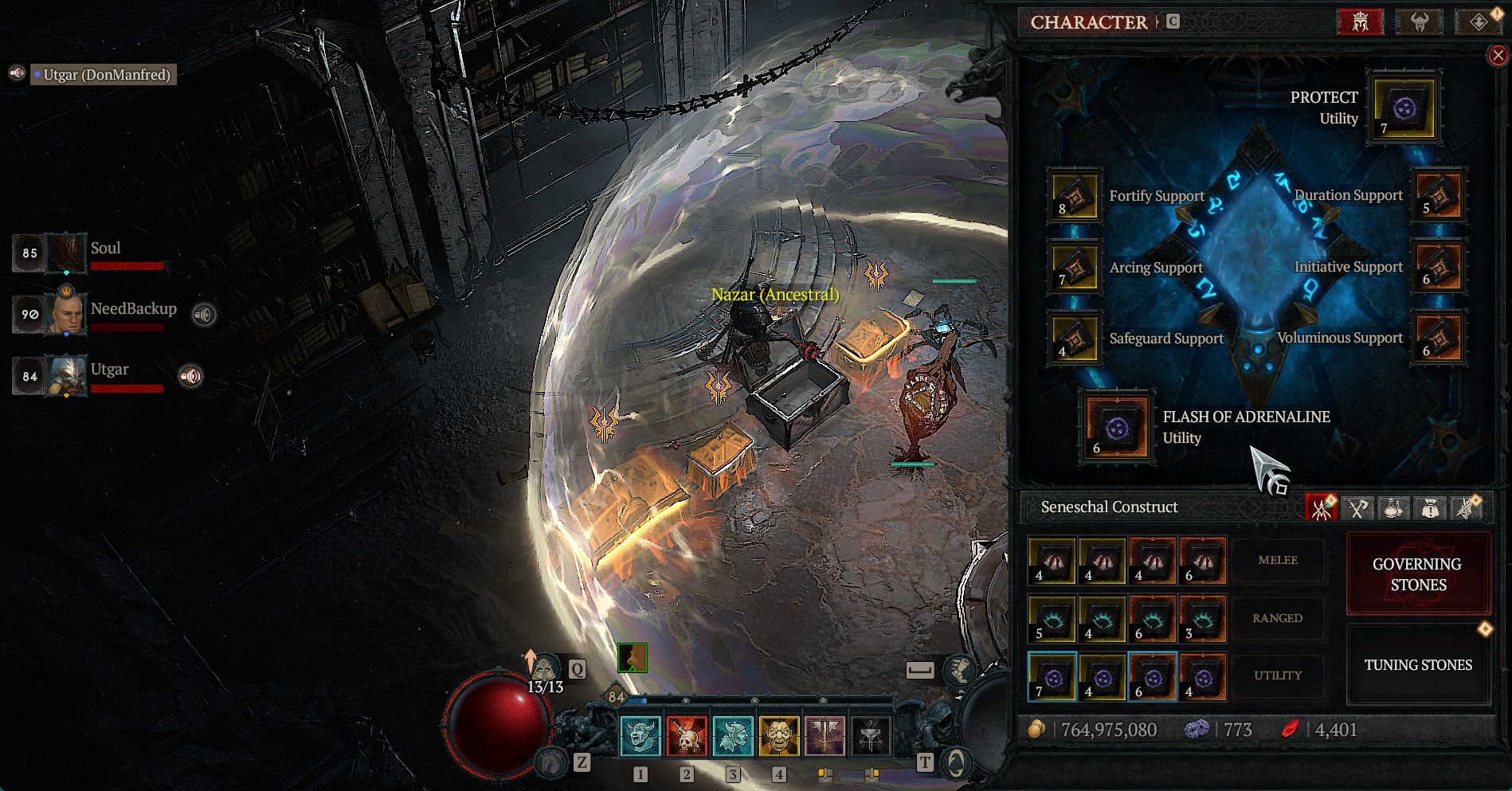Select the Safeguard Support stone slot

point(1075,339)
